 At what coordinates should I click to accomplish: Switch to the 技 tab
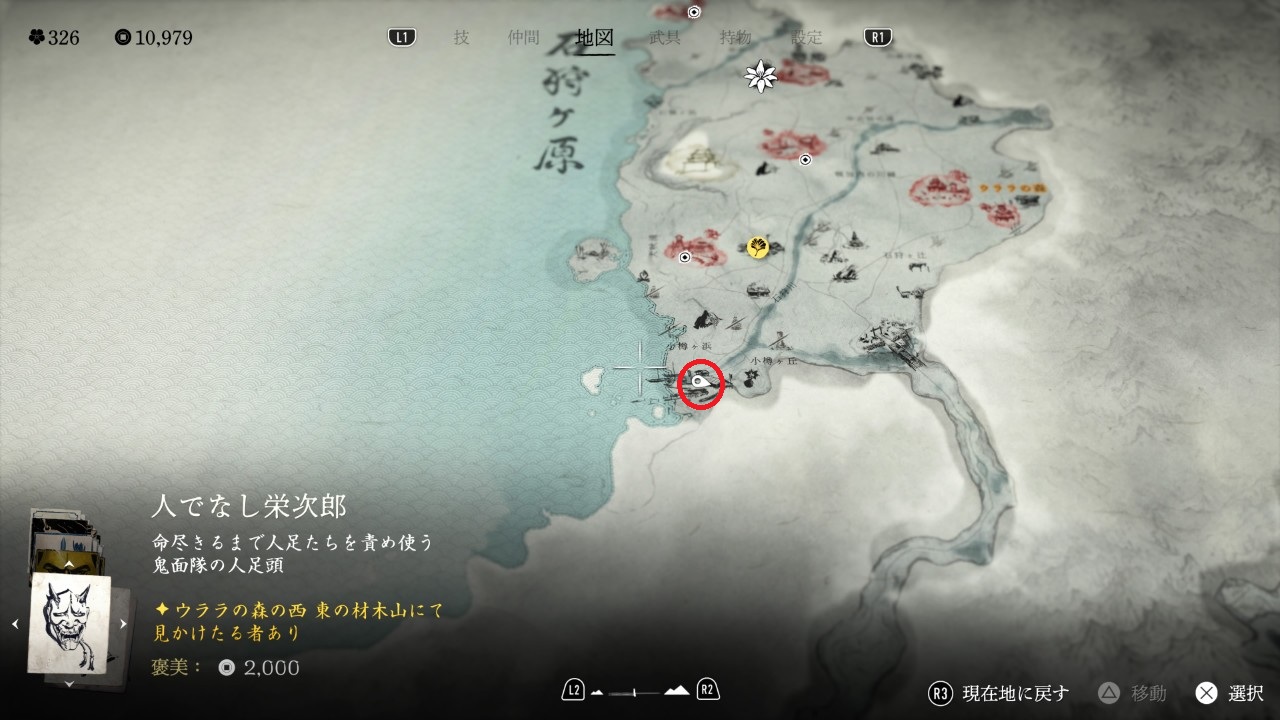(461, 38)
